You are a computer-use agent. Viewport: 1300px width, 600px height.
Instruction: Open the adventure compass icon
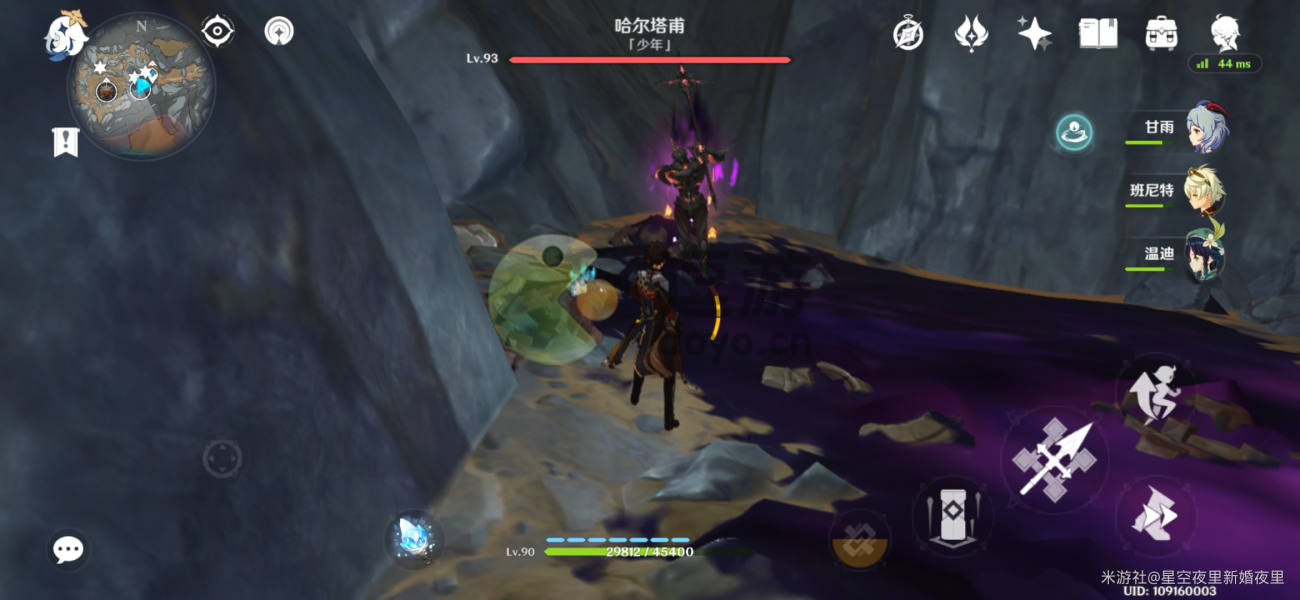(908, 33)
